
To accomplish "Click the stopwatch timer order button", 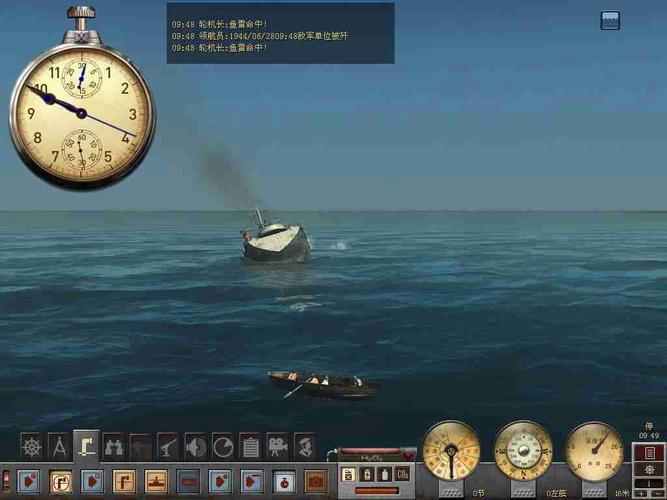I will pyautogui.click(x=285, y=480).
